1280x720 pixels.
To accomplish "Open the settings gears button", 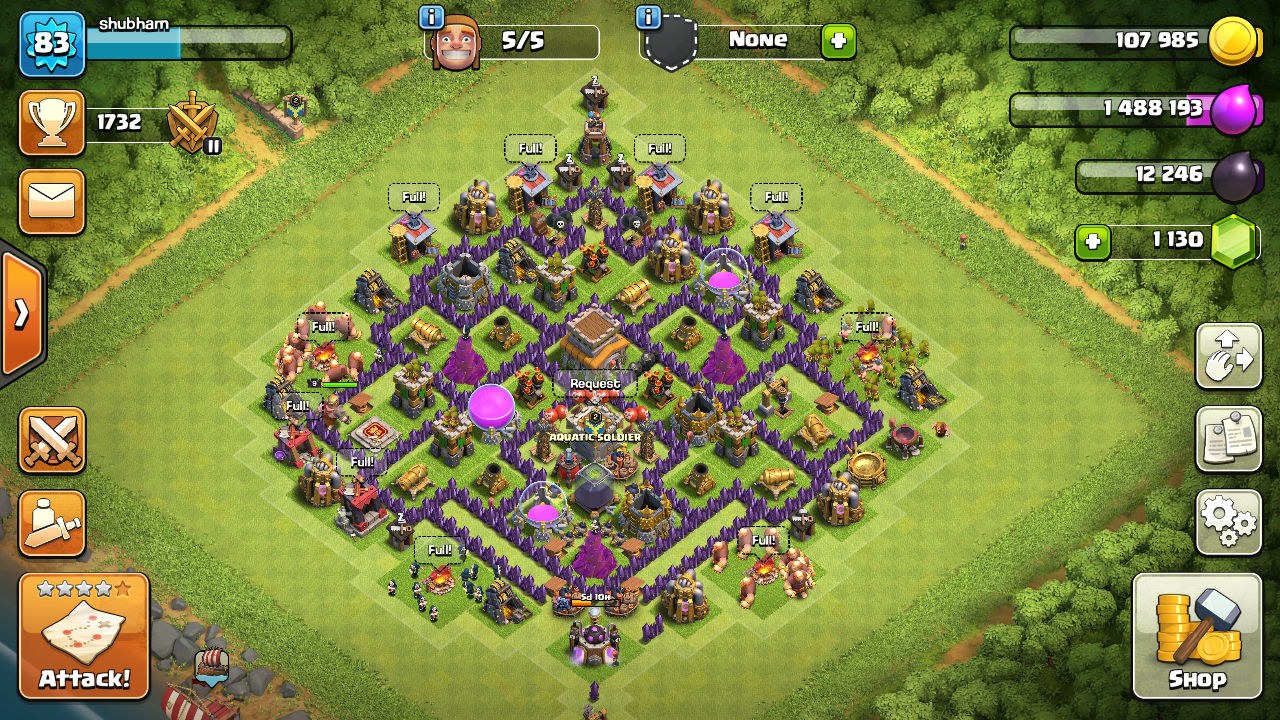I will click(1228, 521).
